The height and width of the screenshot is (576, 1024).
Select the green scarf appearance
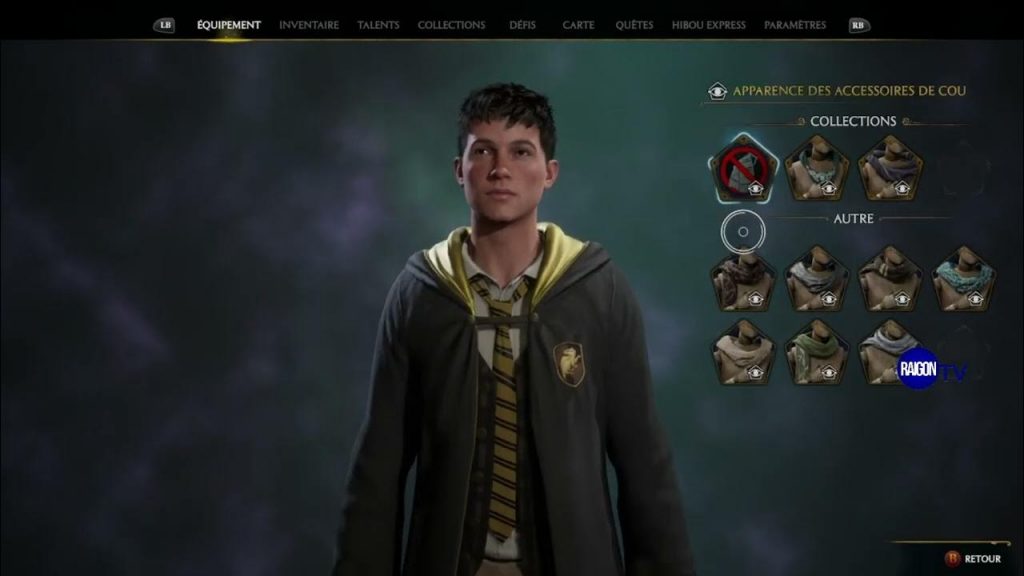[x=816, y=353]
